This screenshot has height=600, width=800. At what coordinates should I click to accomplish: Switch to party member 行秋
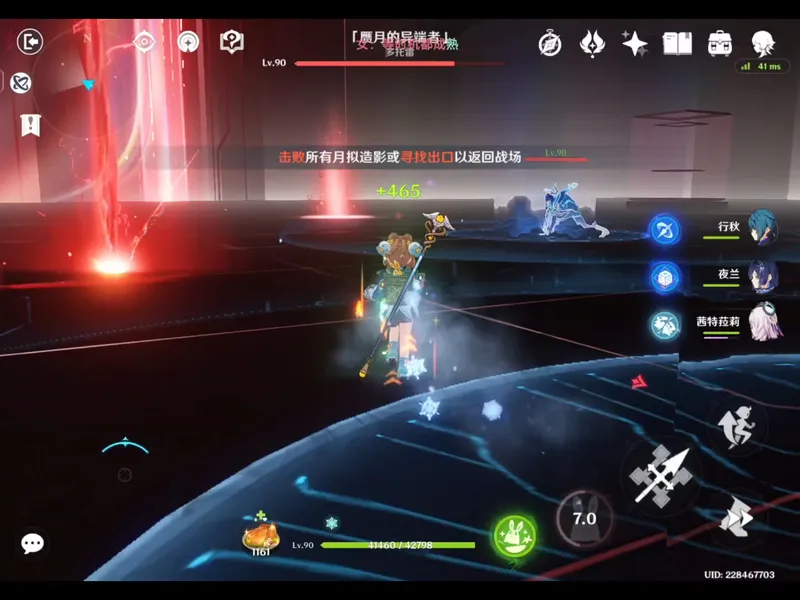(763, 228)
